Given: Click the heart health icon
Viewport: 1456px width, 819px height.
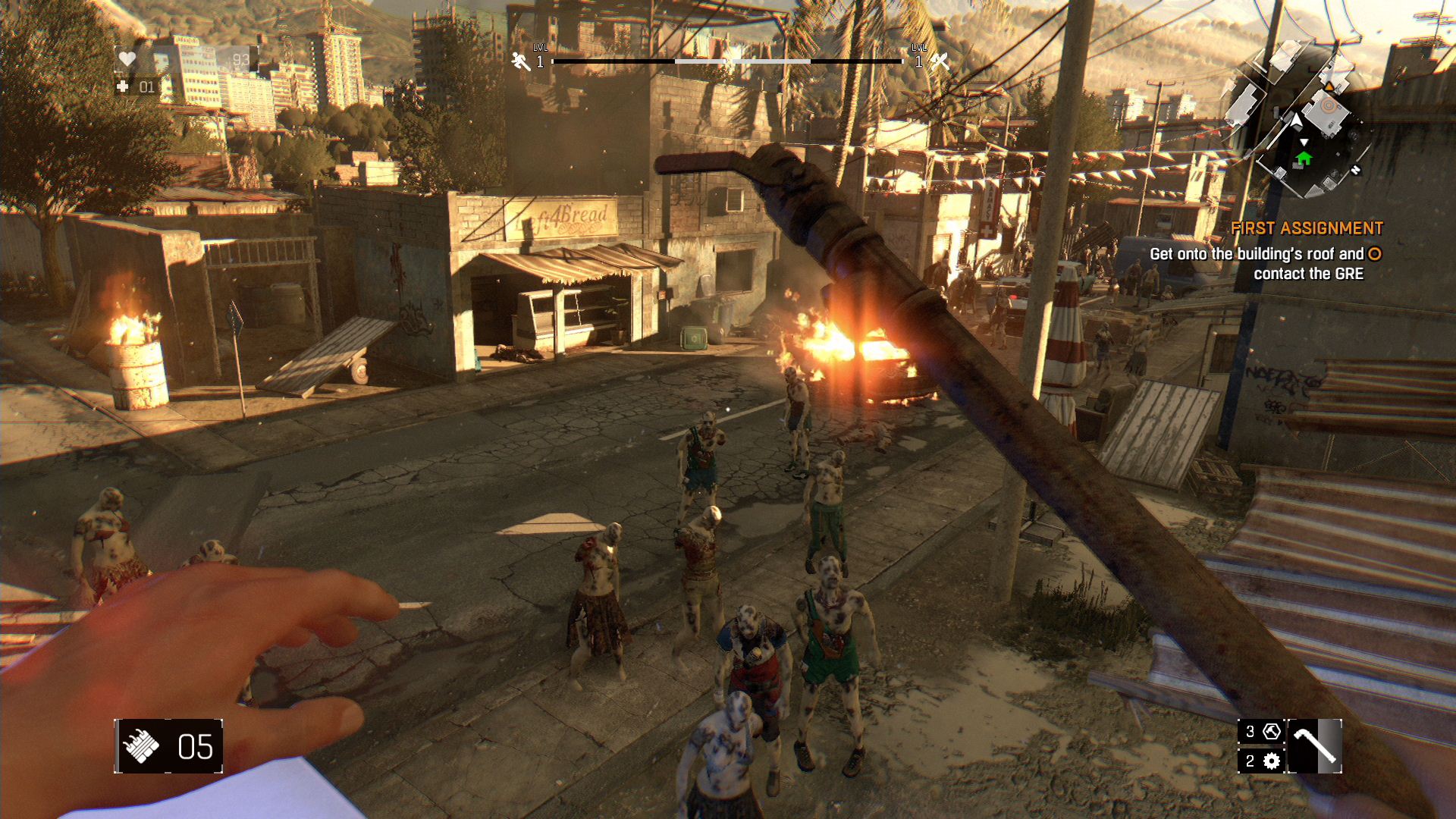Looking at the screenshot, I should [x=127, y=59].
